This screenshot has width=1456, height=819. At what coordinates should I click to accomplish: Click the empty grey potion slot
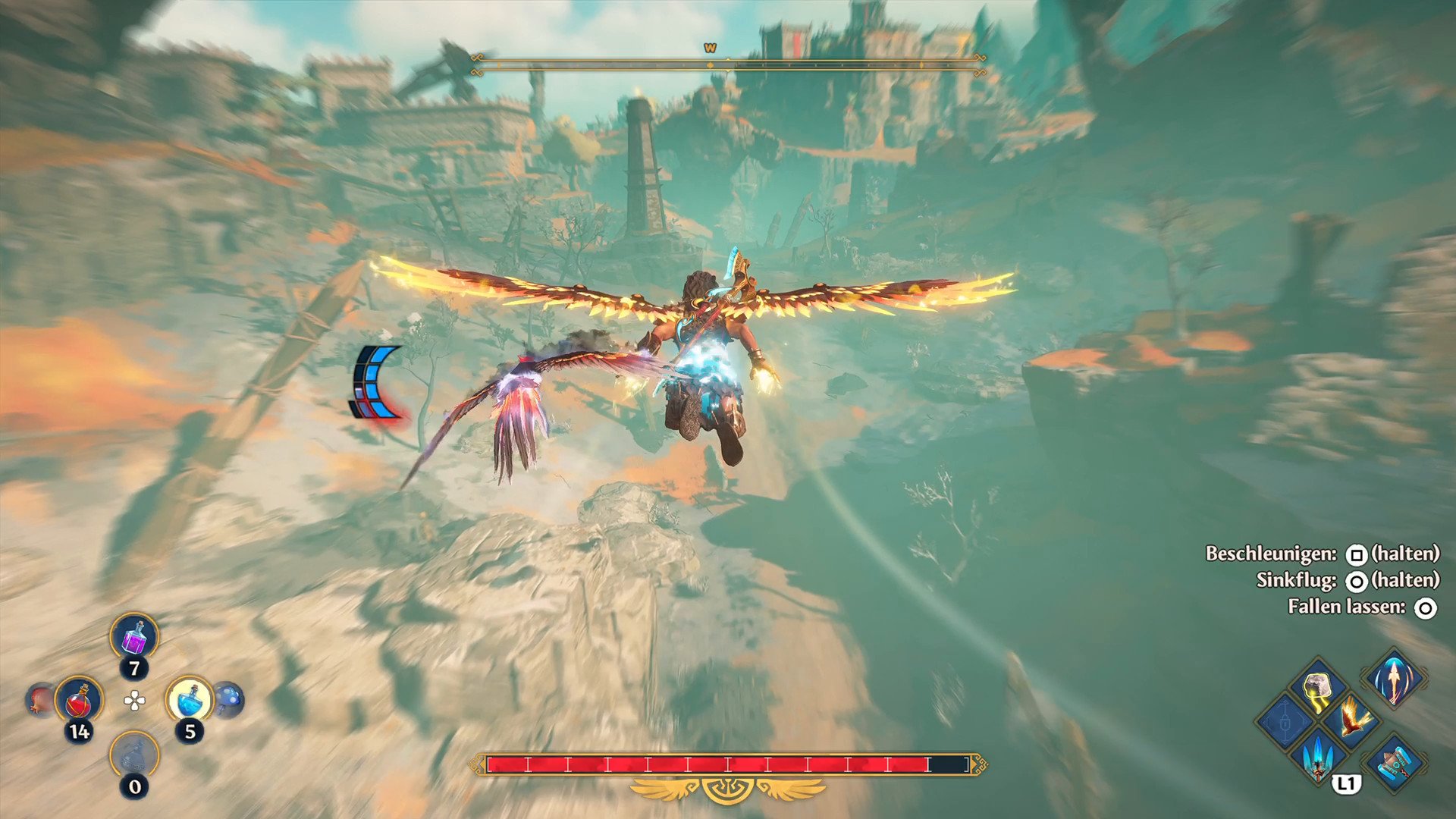point(134,755)
